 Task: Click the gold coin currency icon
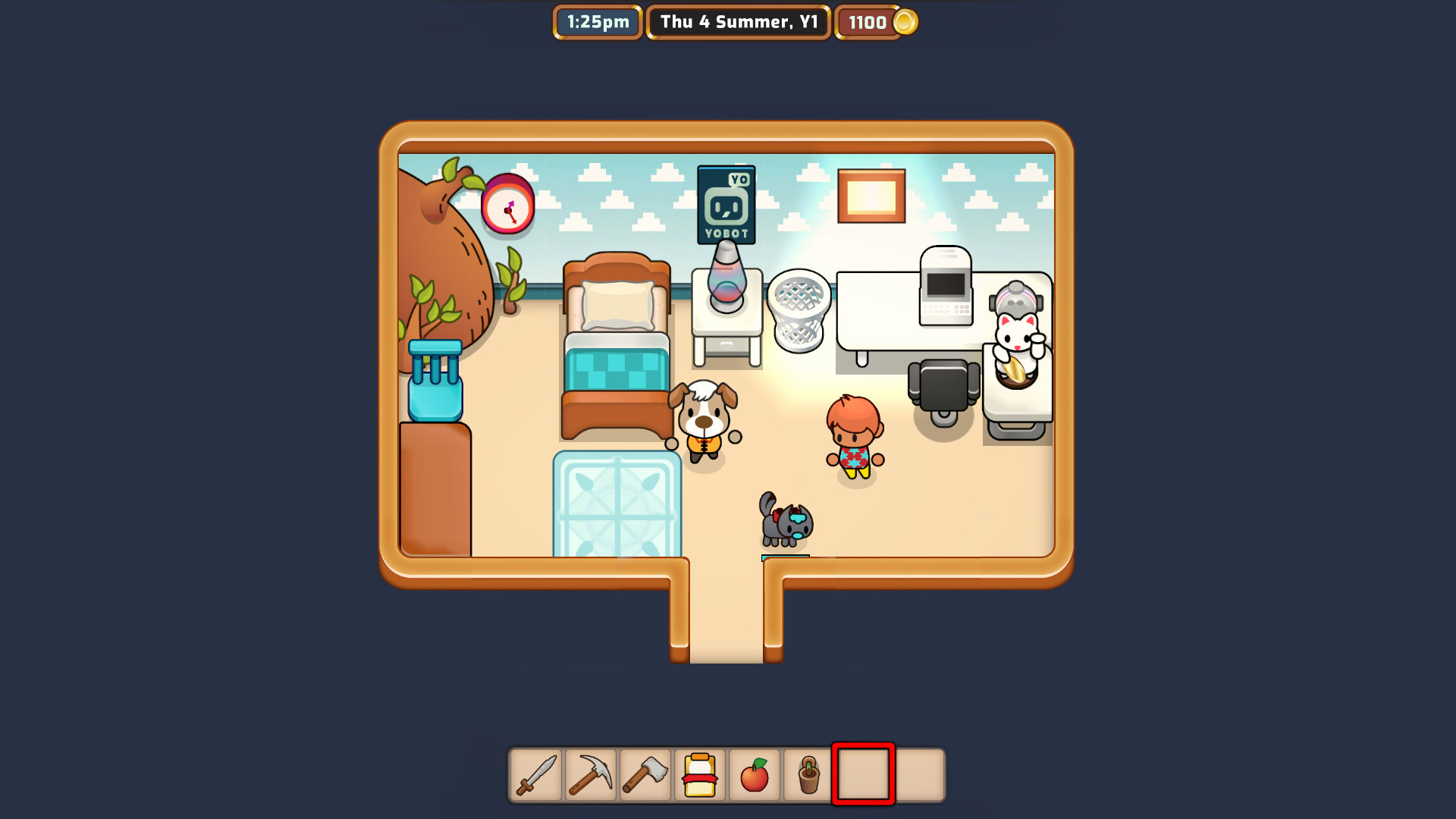click(x=905, y=22)
